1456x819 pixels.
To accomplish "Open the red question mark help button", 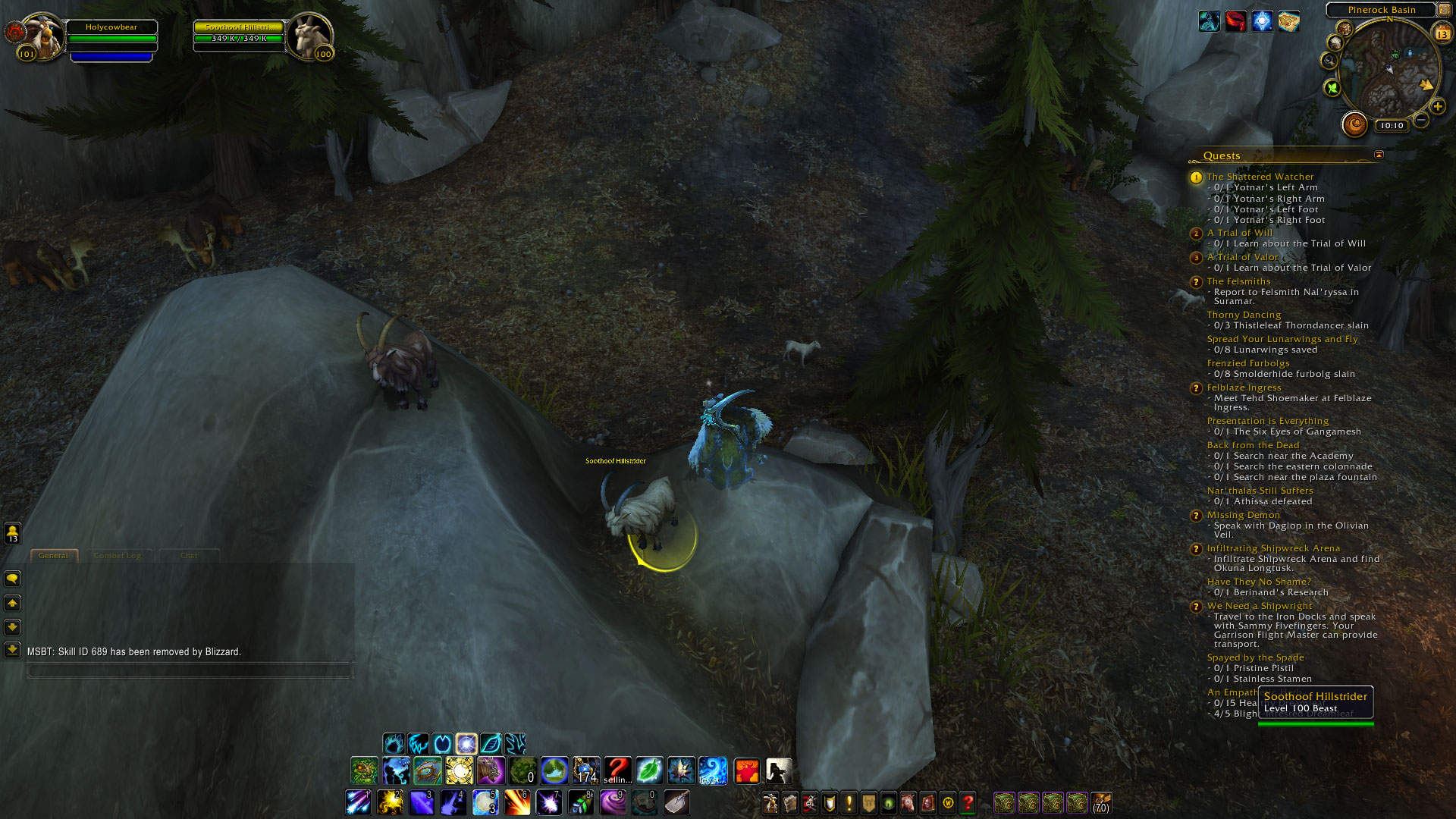I will point(968,802).
